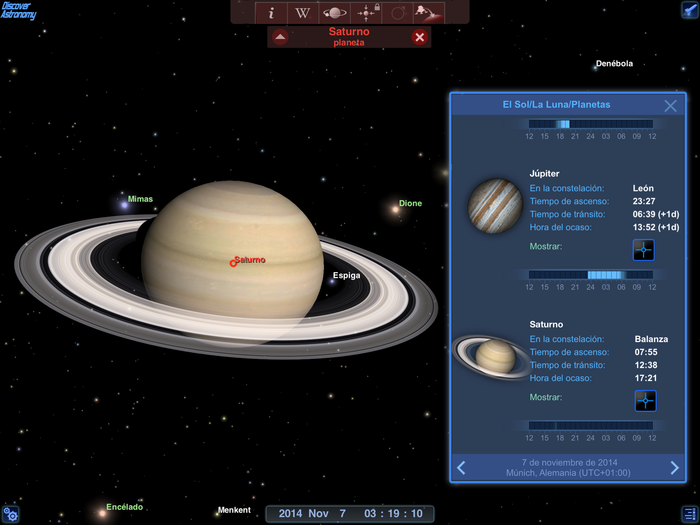The height and width of the screenshot is (525, 700).
Task: Activate the center-and-lock object icon
Action: (367, 13)
